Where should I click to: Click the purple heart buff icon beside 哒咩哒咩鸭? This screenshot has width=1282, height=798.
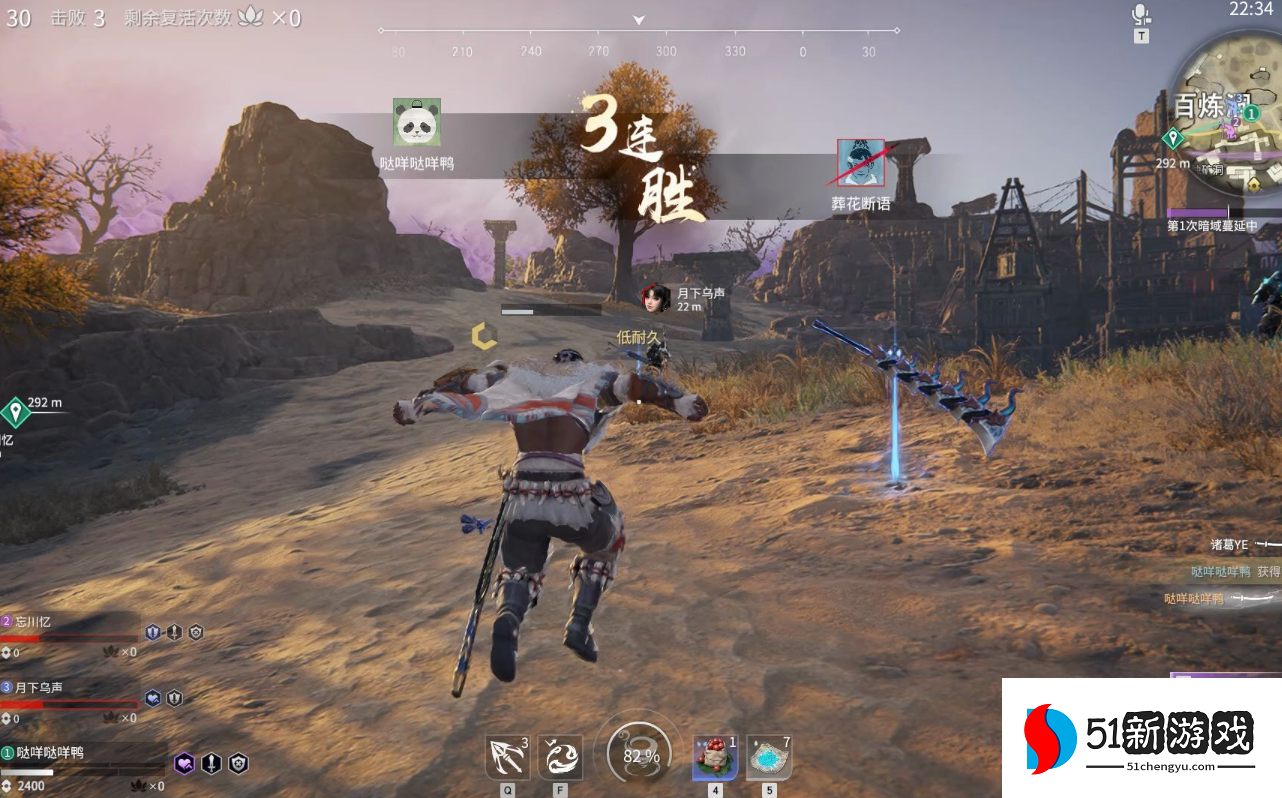tap(184, 764)
